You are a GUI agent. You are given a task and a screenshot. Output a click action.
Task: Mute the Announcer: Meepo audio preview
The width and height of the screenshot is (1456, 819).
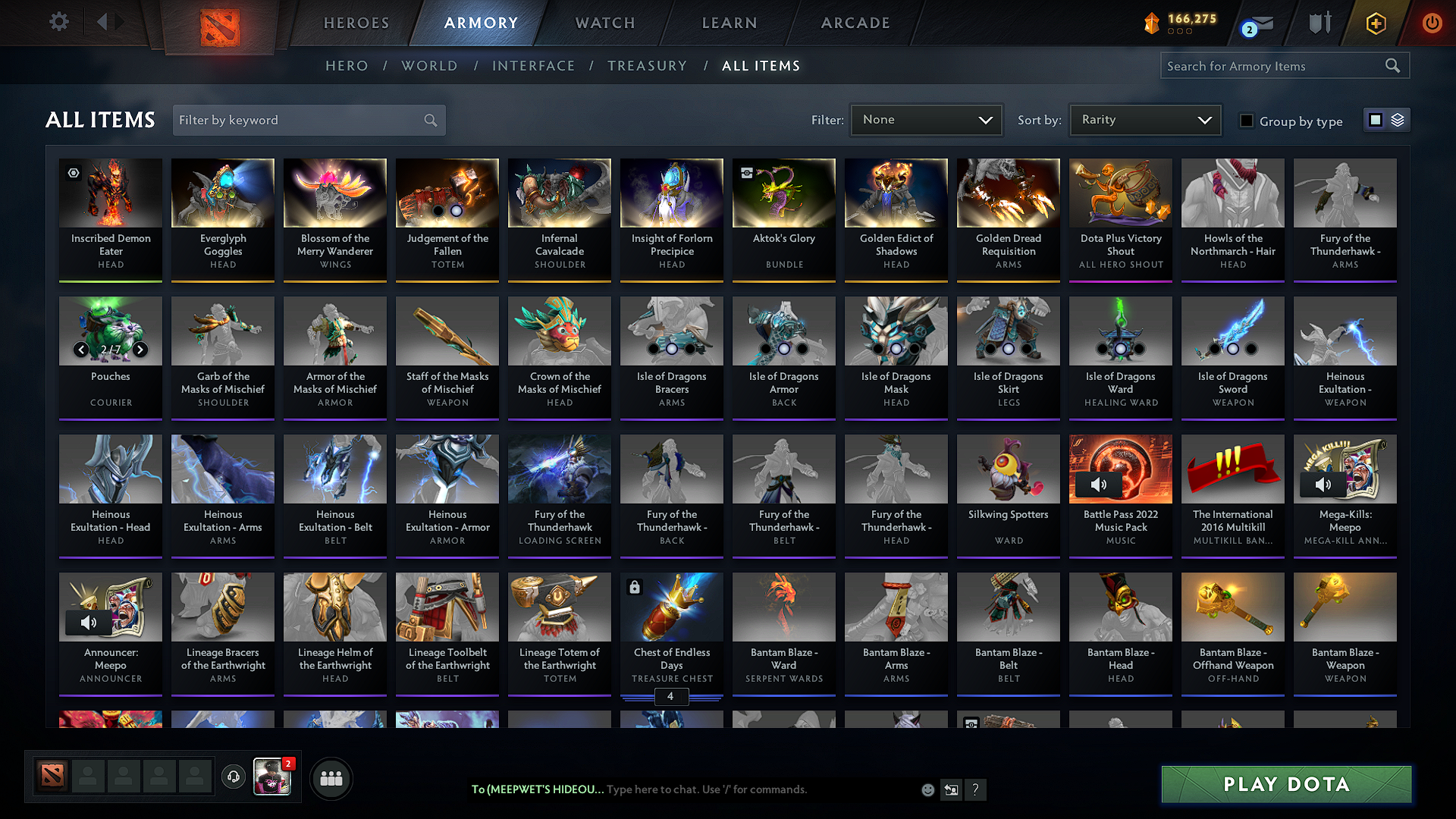(x=89, y=623)
